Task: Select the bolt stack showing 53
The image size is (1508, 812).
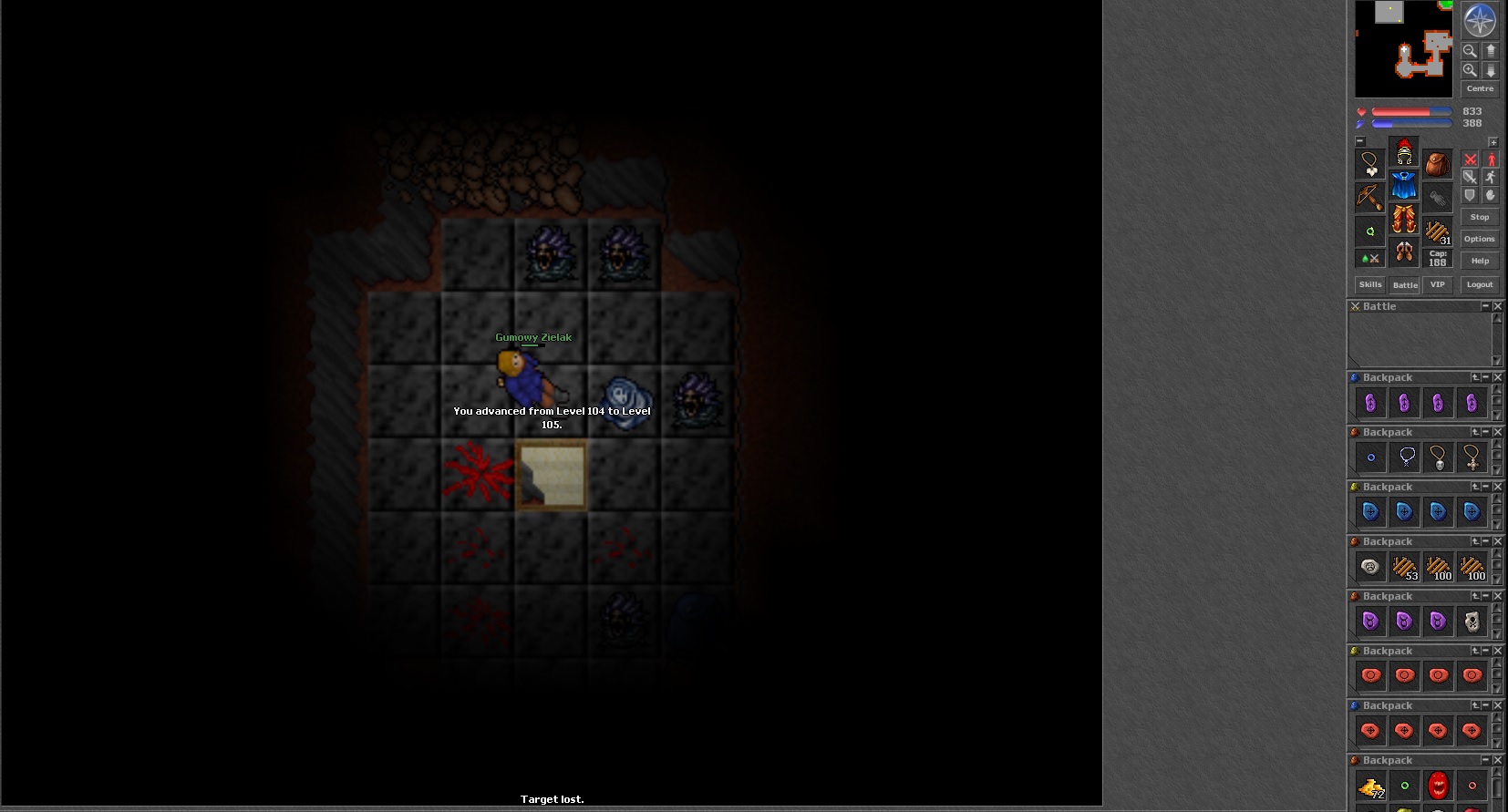Action: click(1404, 567)
